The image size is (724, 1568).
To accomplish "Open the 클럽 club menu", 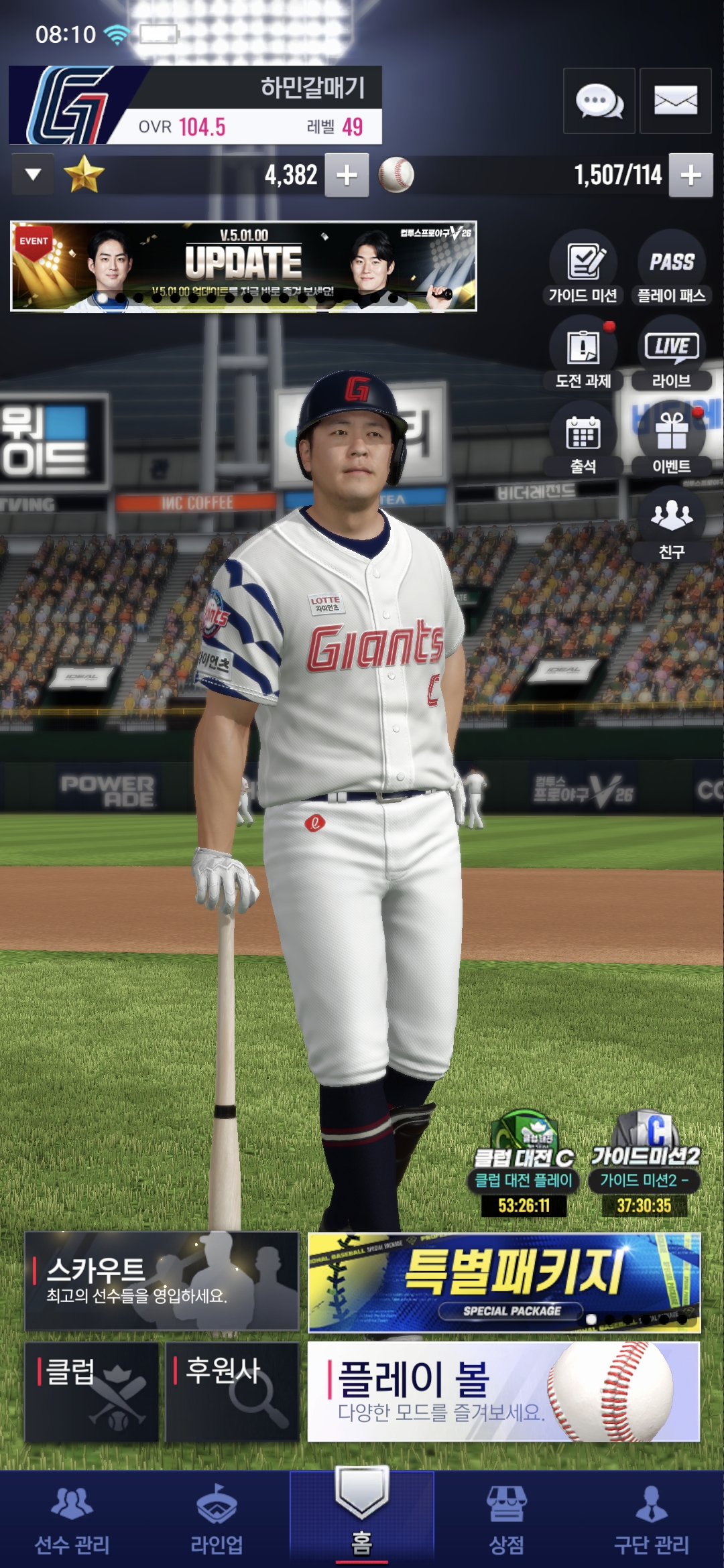I will point(92,1392).
